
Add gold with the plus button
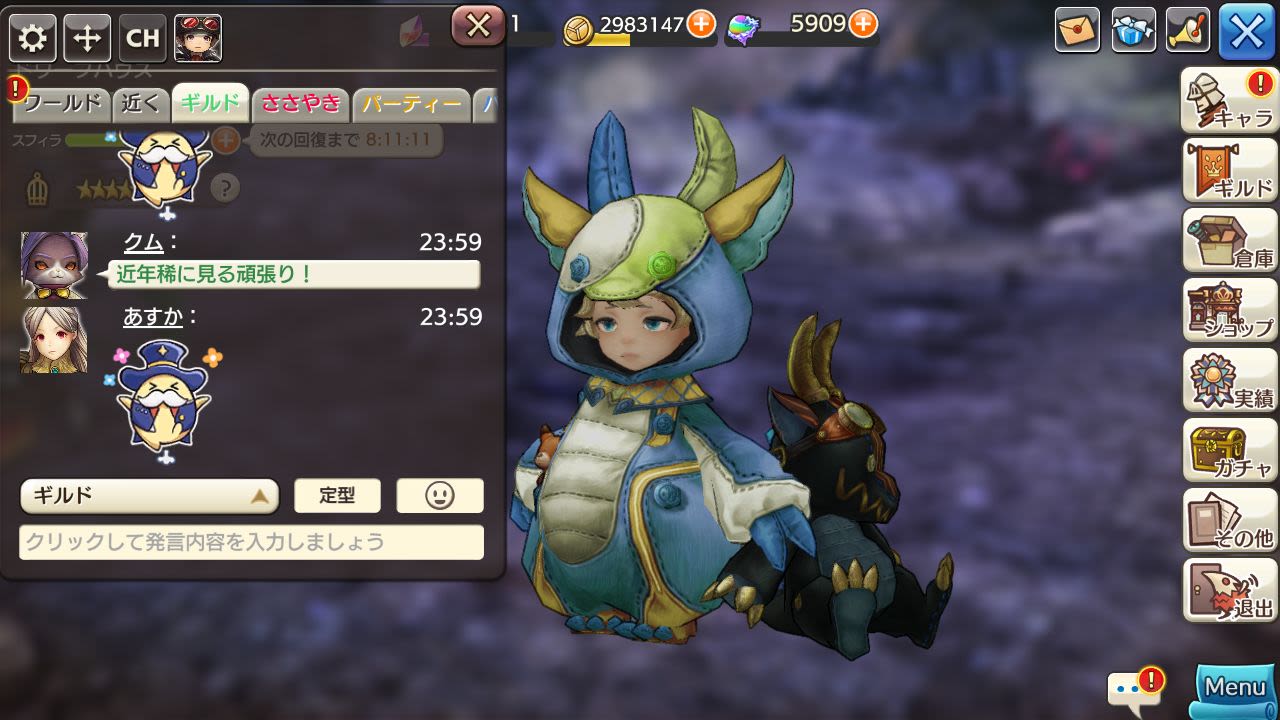701,24
